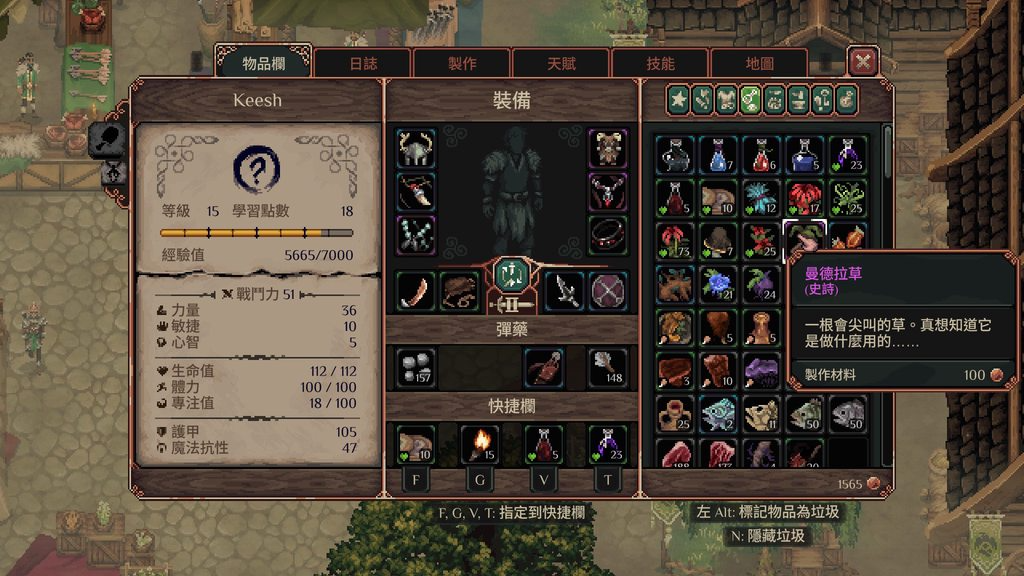The image size is (1024, 576).
Task: Open the 天賦 talents tab
Action: 561,63
